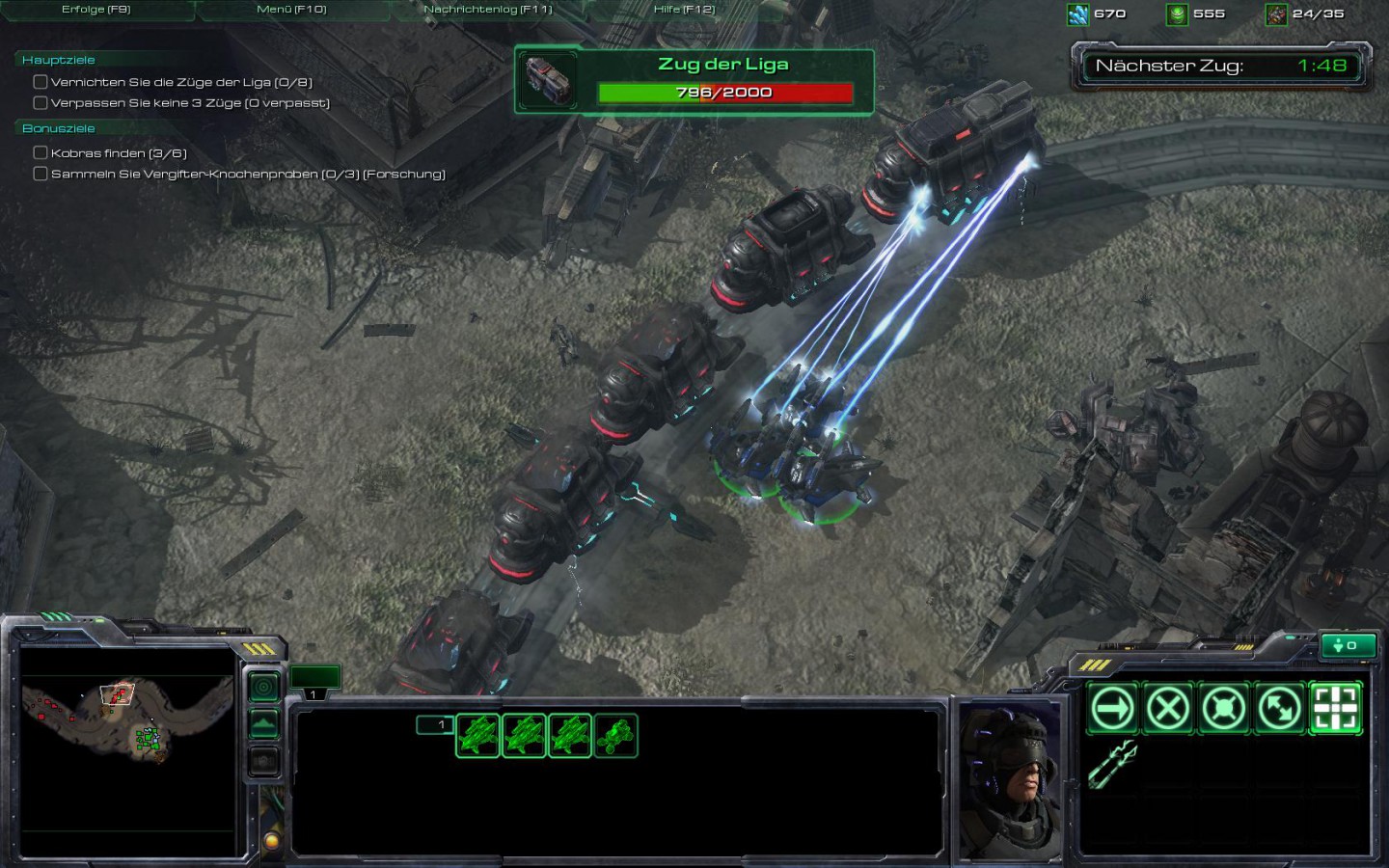The width and height of the screenshot is (1389, 868).
Task: Issue the Stop command with X icon
Action: (1167, 709)
